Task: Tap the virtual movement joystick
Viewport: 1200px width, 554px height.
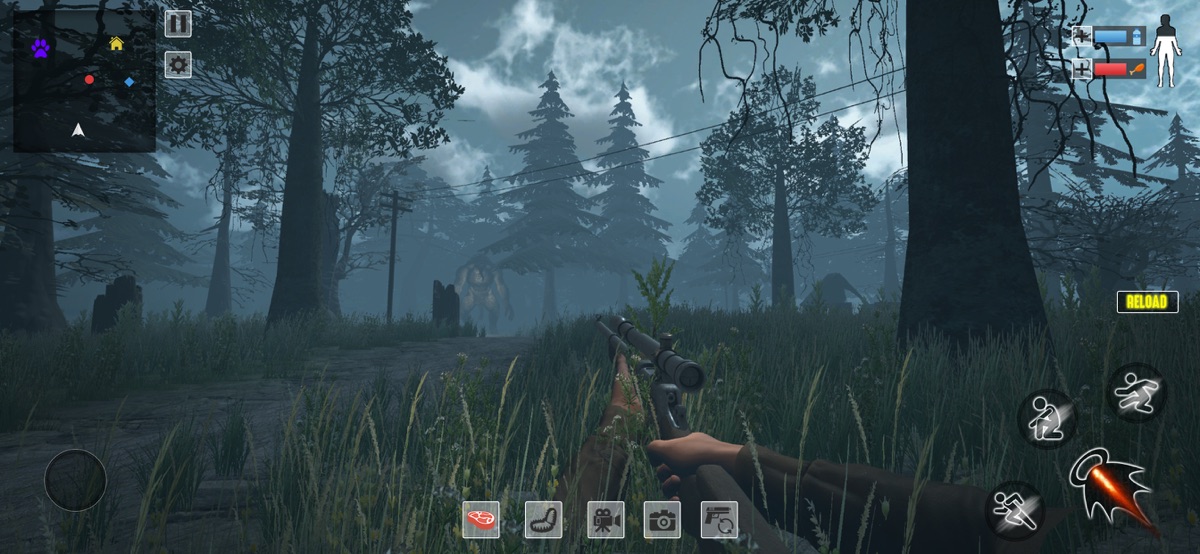Action: coord(75,480)
